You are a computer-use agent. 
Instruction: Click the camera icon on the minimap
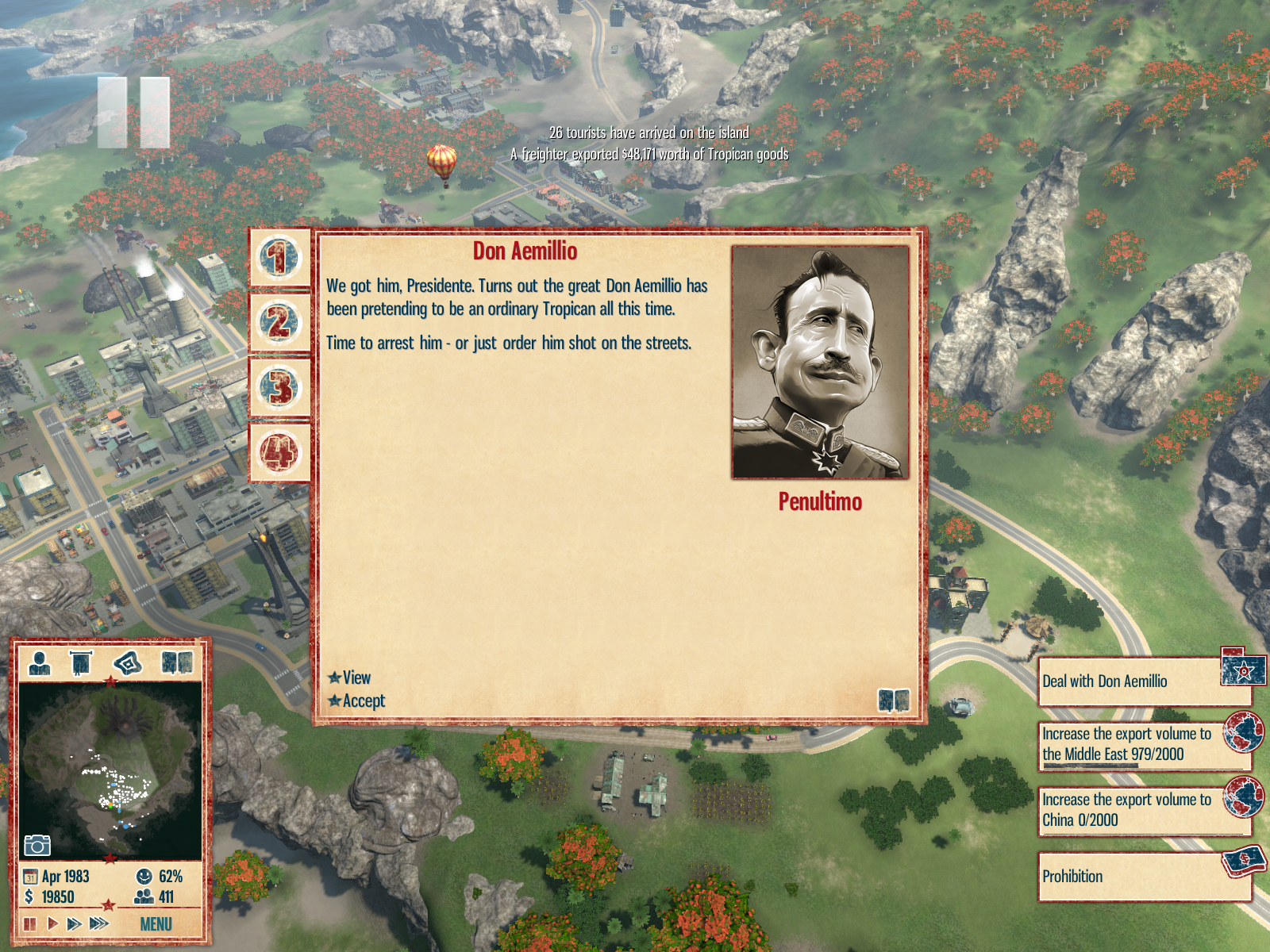[37, 845]
